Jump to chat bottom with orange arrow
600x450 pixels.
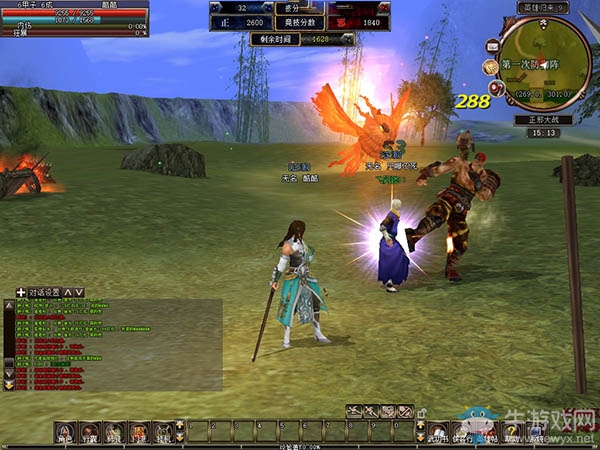coord(9,384)
